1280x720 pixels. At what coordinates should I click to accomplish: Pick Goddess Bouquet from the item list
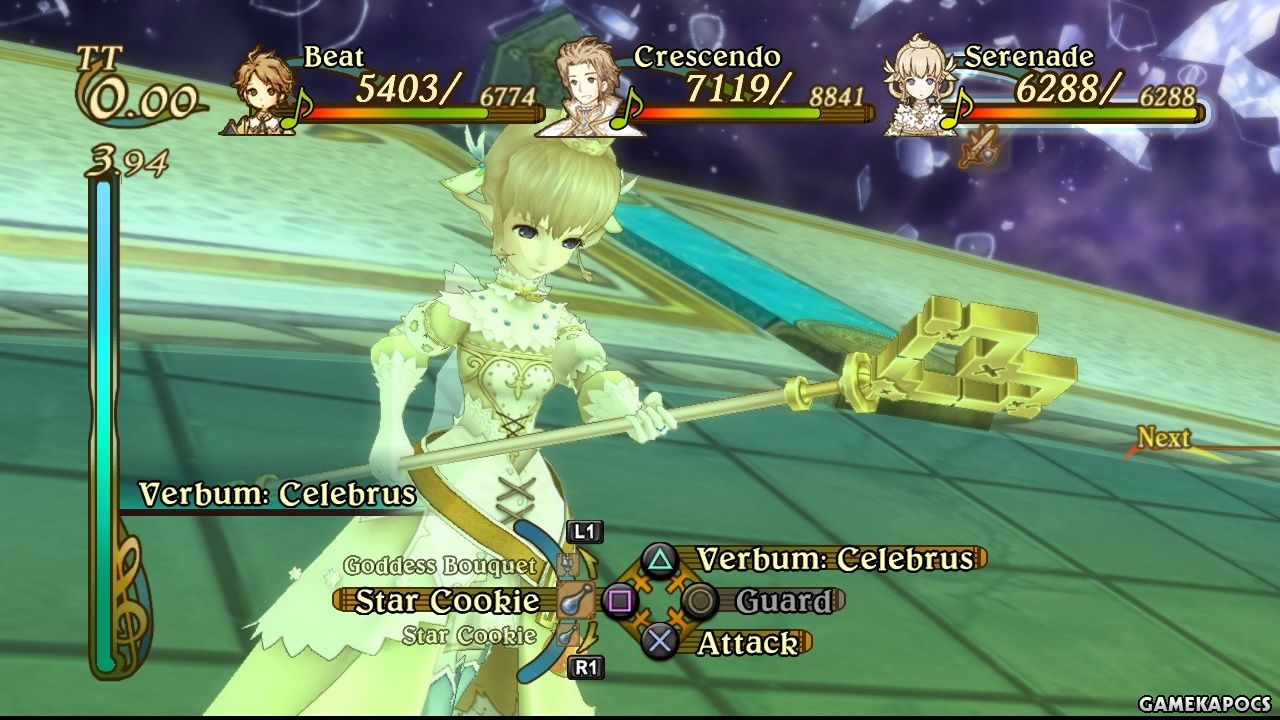(440, 566)
